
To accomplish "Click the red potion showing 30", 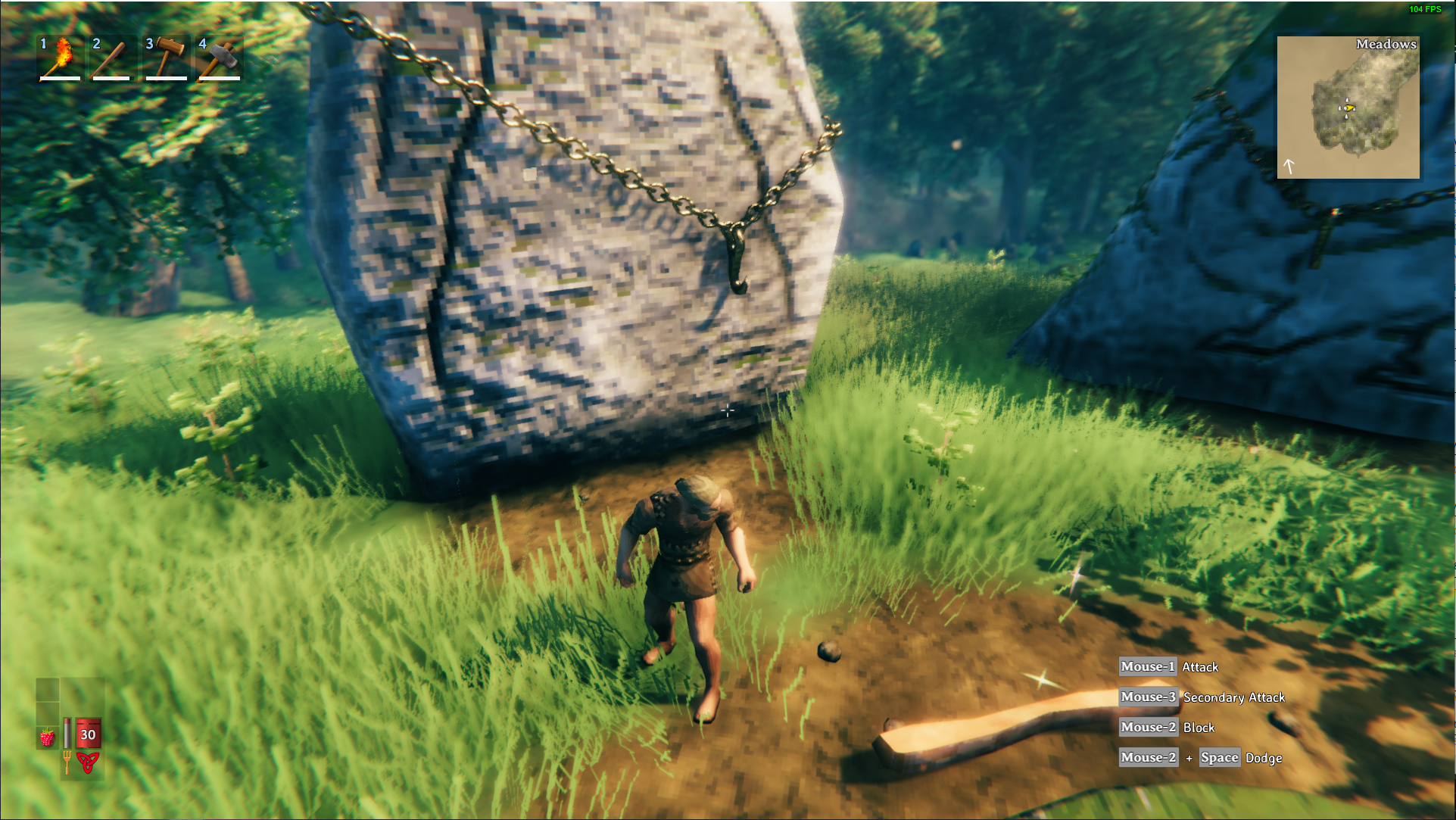I will [88, 733].
